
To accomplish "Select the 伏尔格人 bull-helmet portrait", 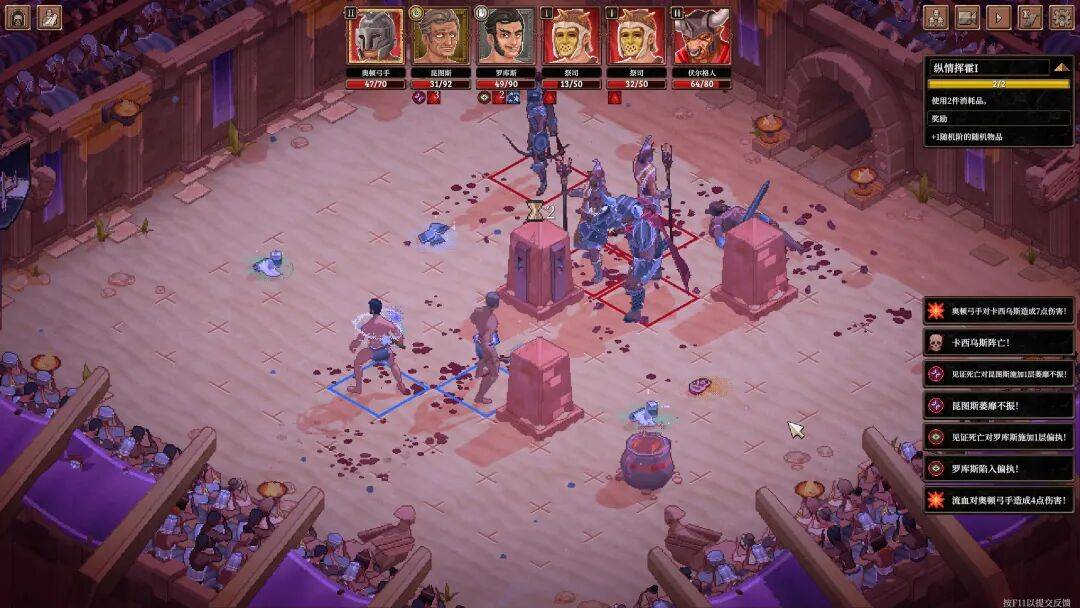I will tap(700, 36).
